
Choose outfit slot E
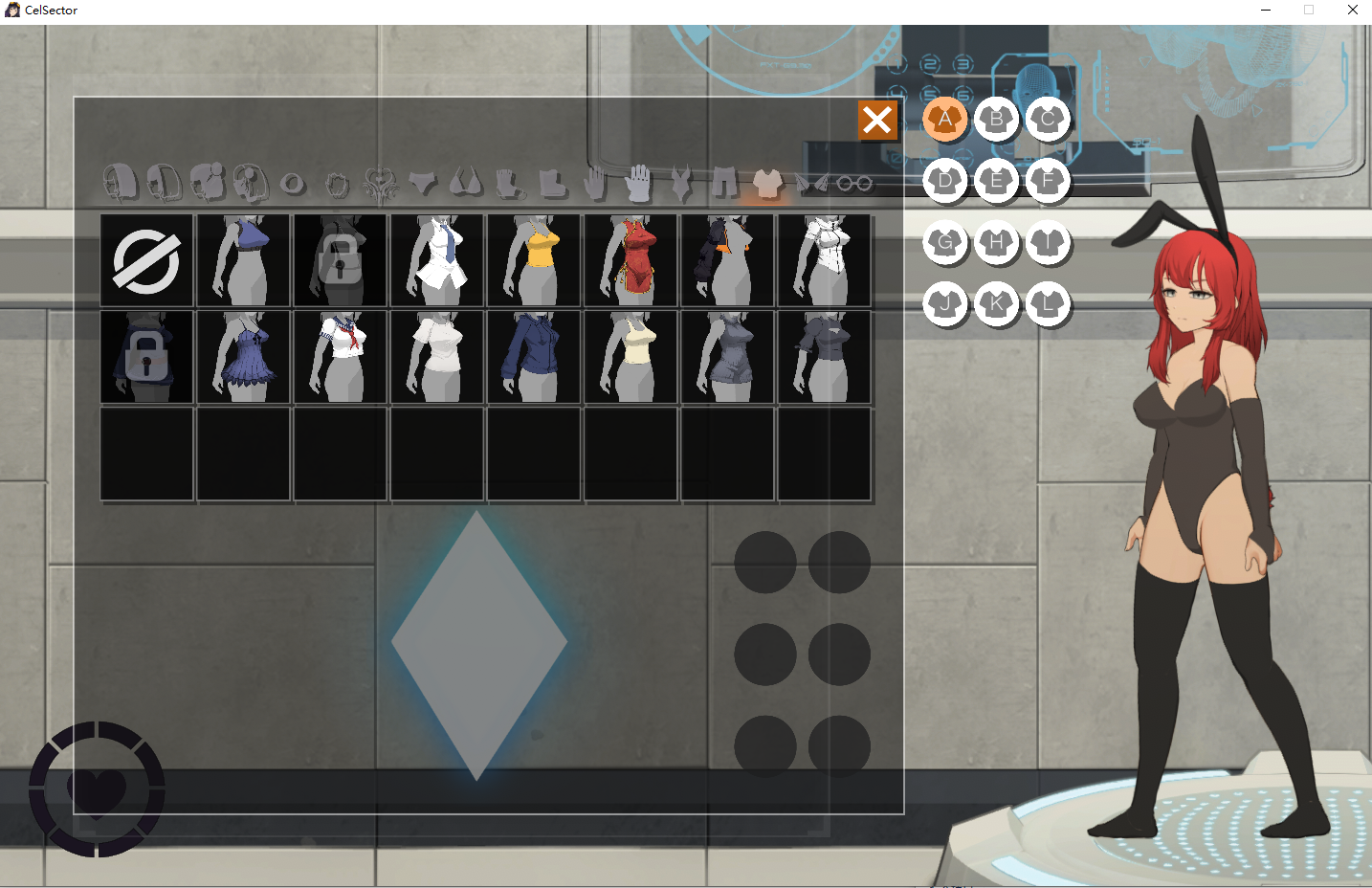click(997, 181)
